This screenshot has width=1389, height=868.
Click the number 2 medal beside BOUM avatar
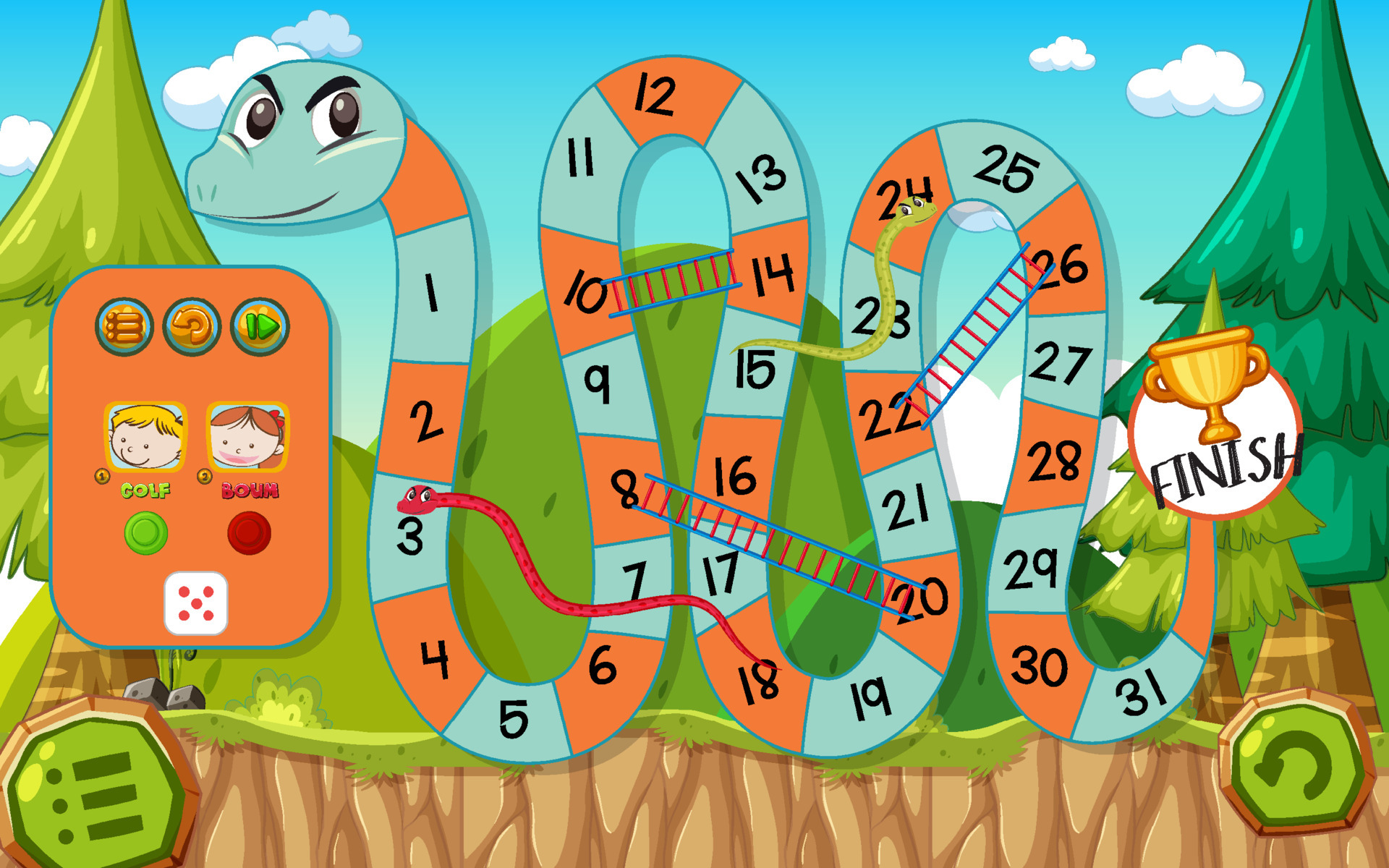[205, 476]
